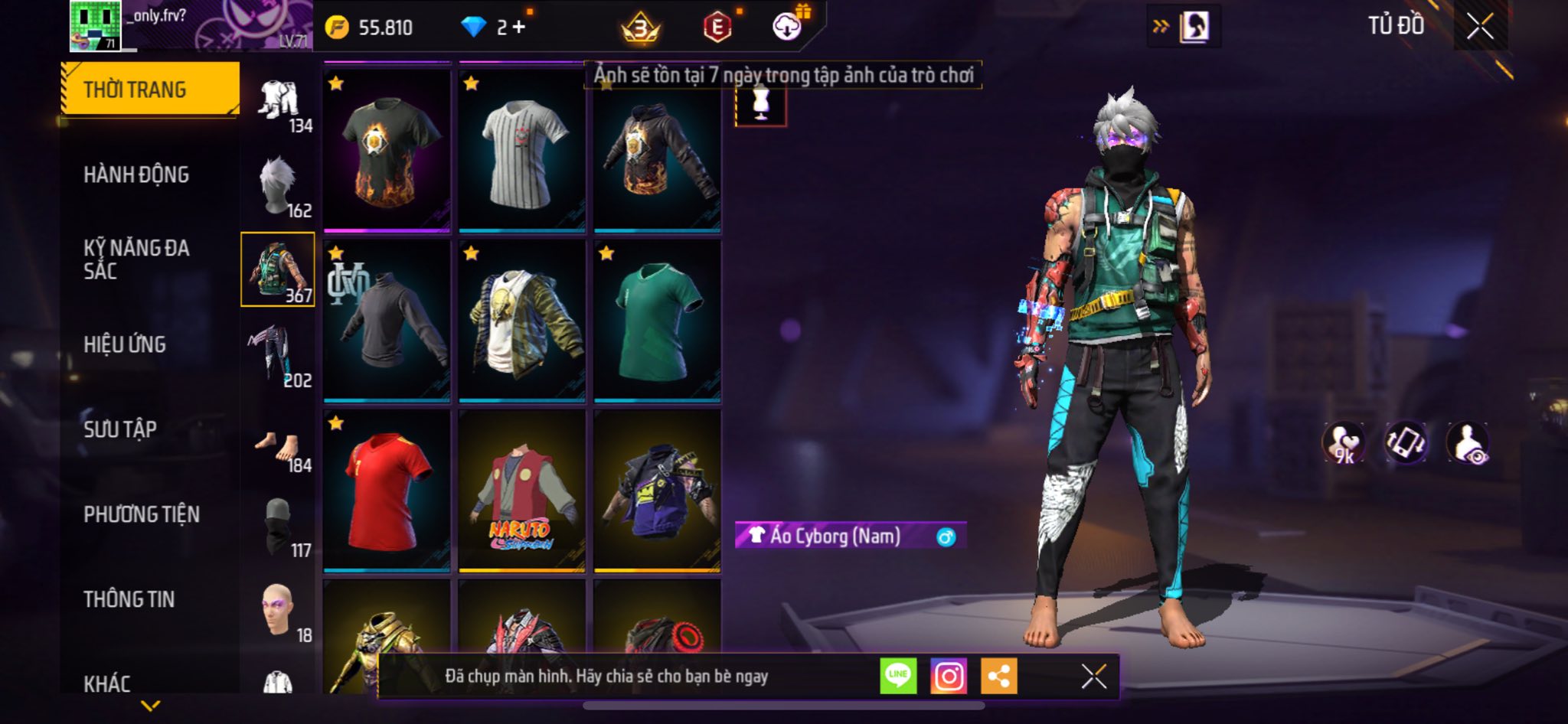Open the Hành Động menu
The width and height of the screenshot is (1568, 724).
[136, 175]
